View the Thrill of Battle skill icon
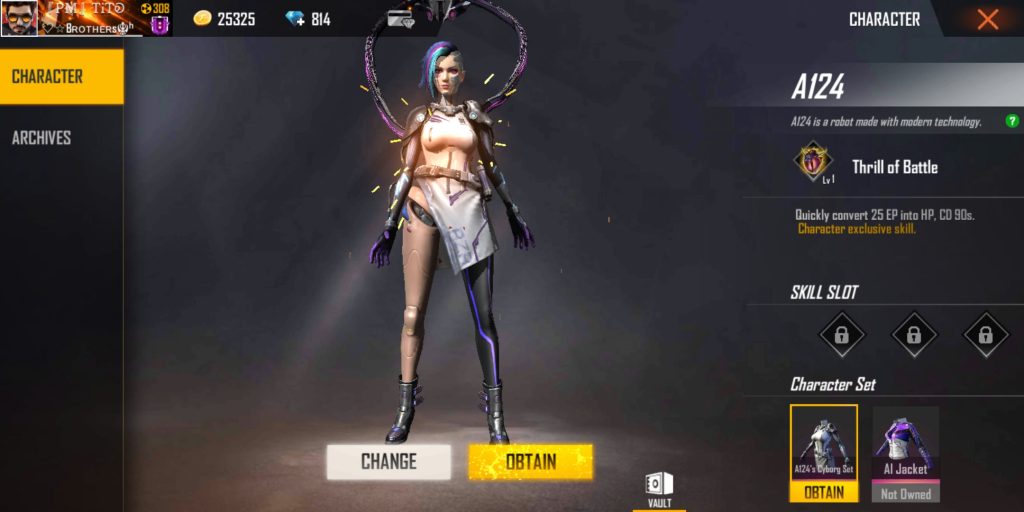Image resolution: width=1024 pixels, height=512 pixels. coord(813,164)
